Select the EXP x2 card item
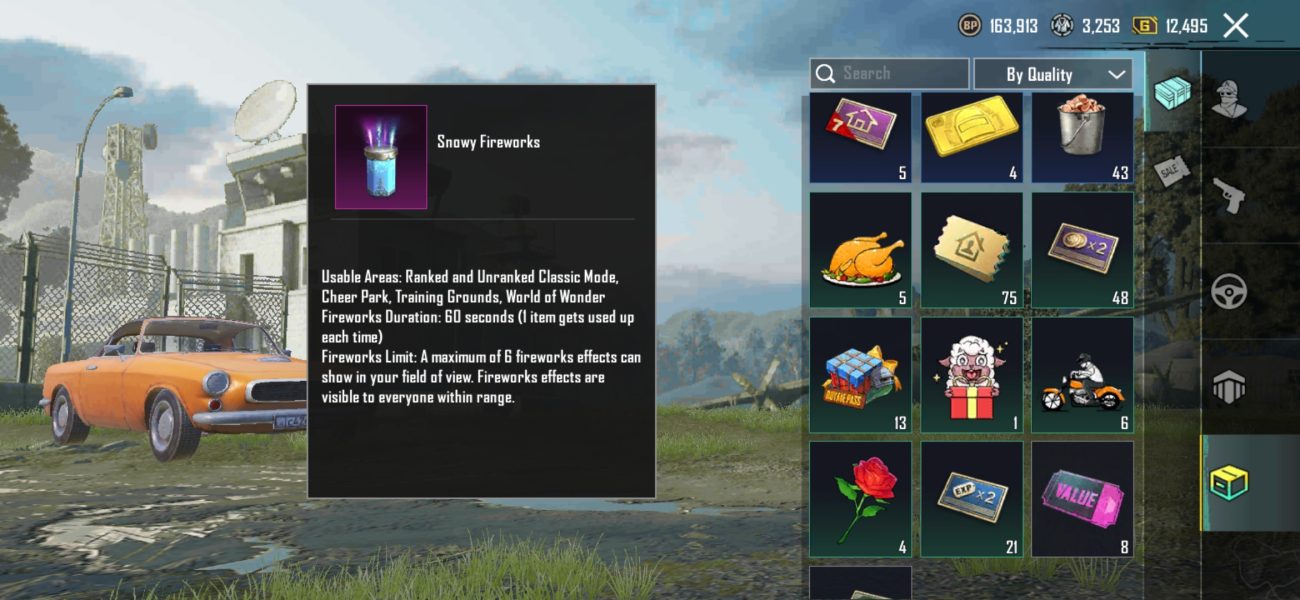The image size is (1300, 600). (971, 499)
